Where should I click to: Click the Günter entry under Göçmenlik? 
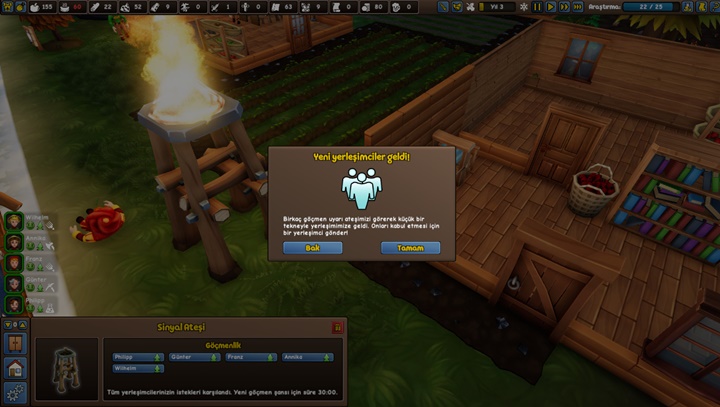194,357
